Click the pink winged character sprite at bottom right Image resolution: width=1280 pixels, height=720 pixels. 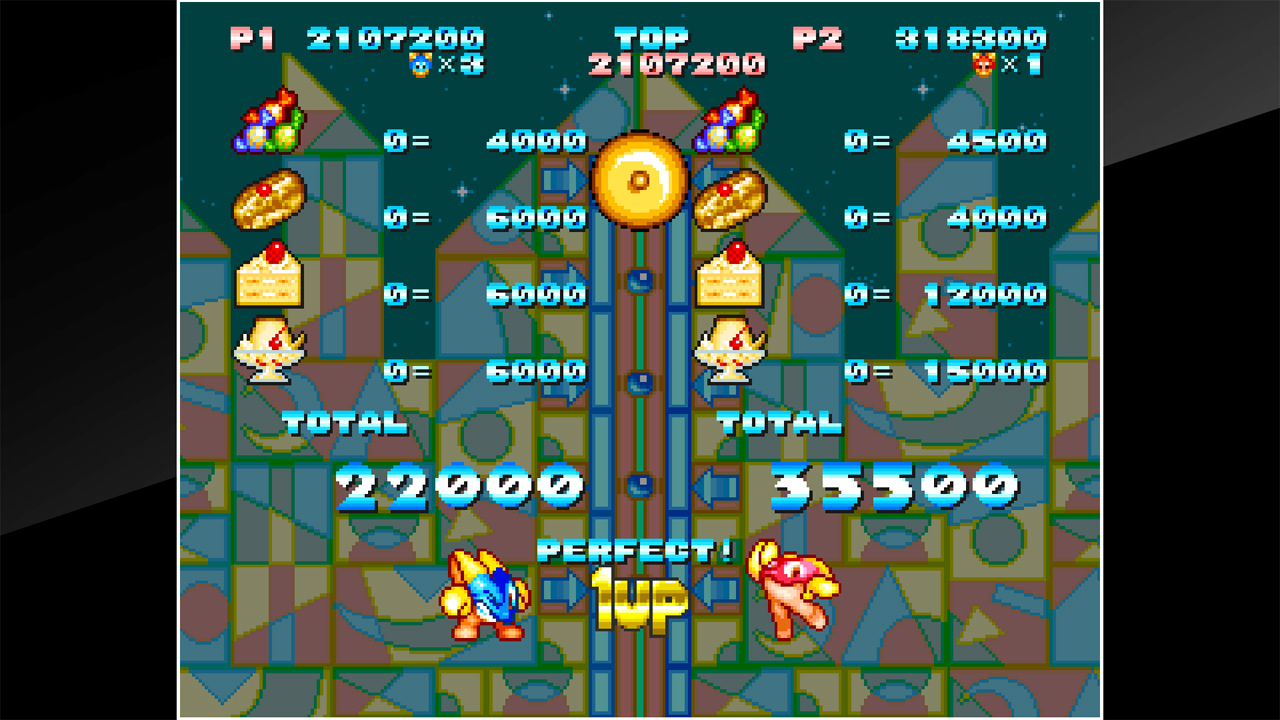point(792,590)
